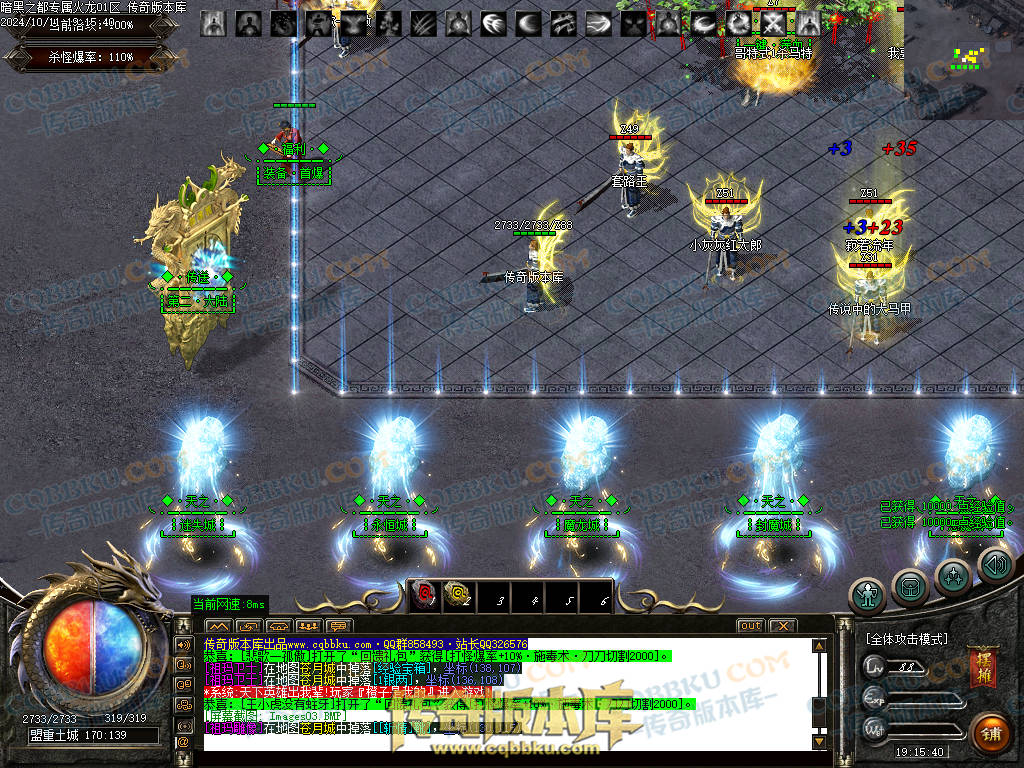Use the red item in hotbar slot one
The height and width of the screenshot is (768, 1024).
click(424, 597)
